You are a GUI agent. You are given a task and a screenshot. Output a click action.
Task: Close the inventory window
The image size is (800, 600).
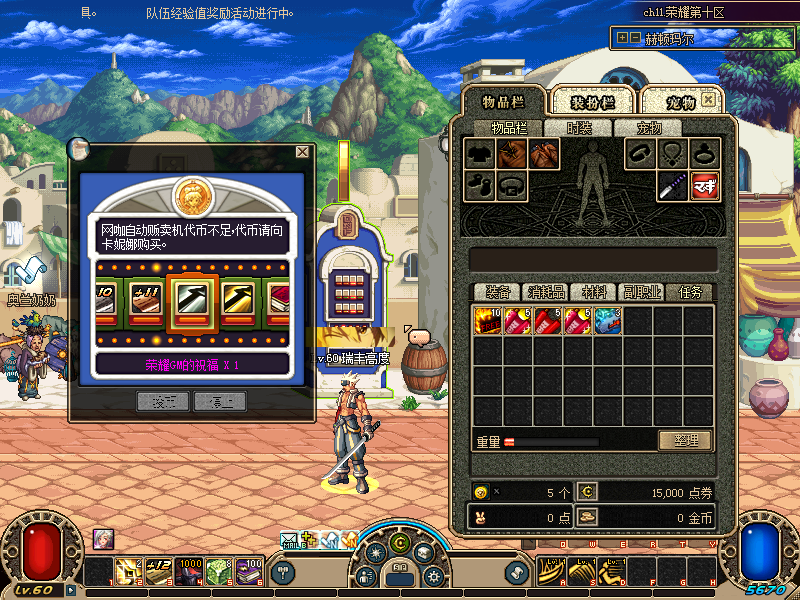click(x=708, y=100)
